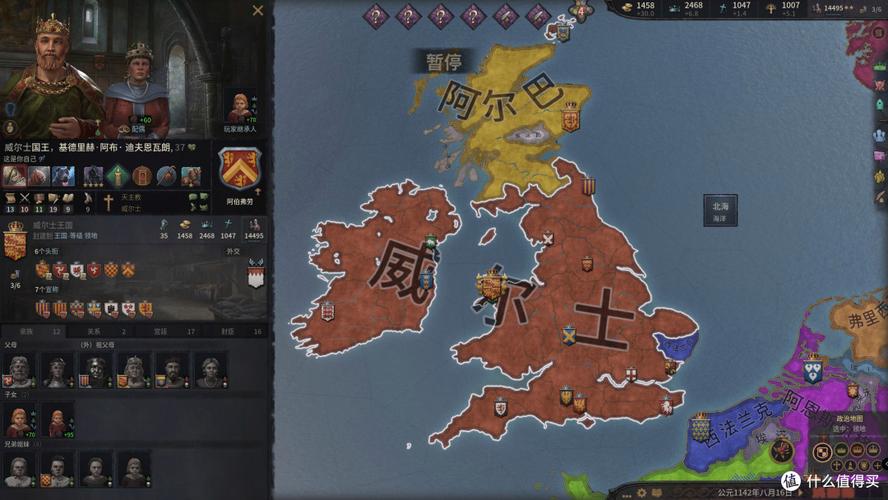The width and height of the screenshot is (888, 500).
Task: Switch to the 关系 relations tab
Action: pos(93,331)
